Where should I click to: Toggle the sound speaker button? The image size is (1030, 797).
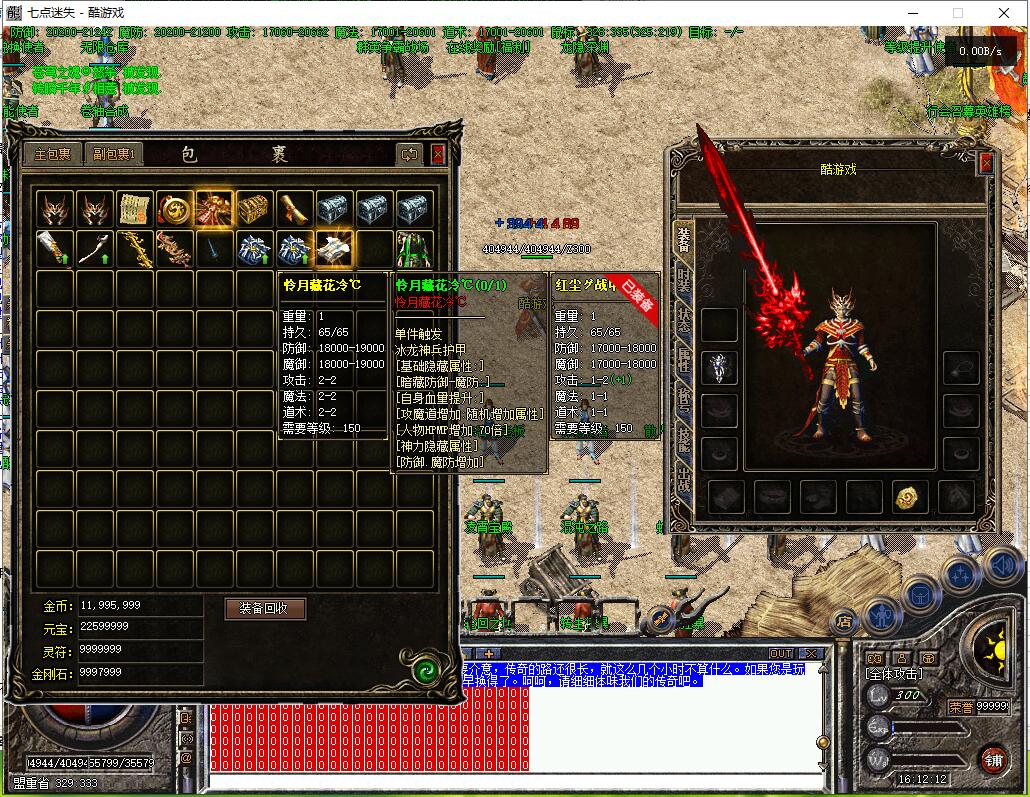coord(1001,566)
